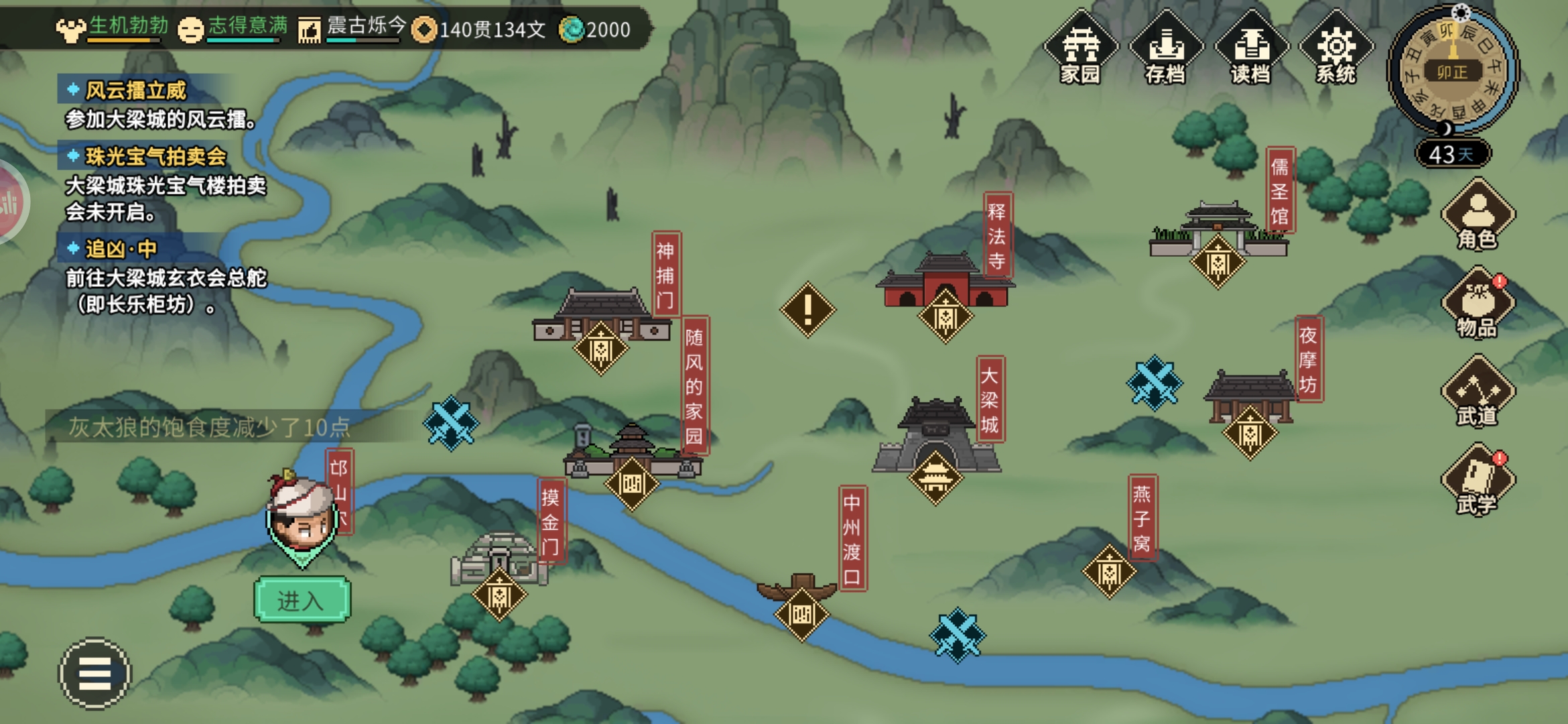The image size is (1568, 724).
Task: Click the green 进入 enter button
Action: pyautogui.click(x=302, y=600)
